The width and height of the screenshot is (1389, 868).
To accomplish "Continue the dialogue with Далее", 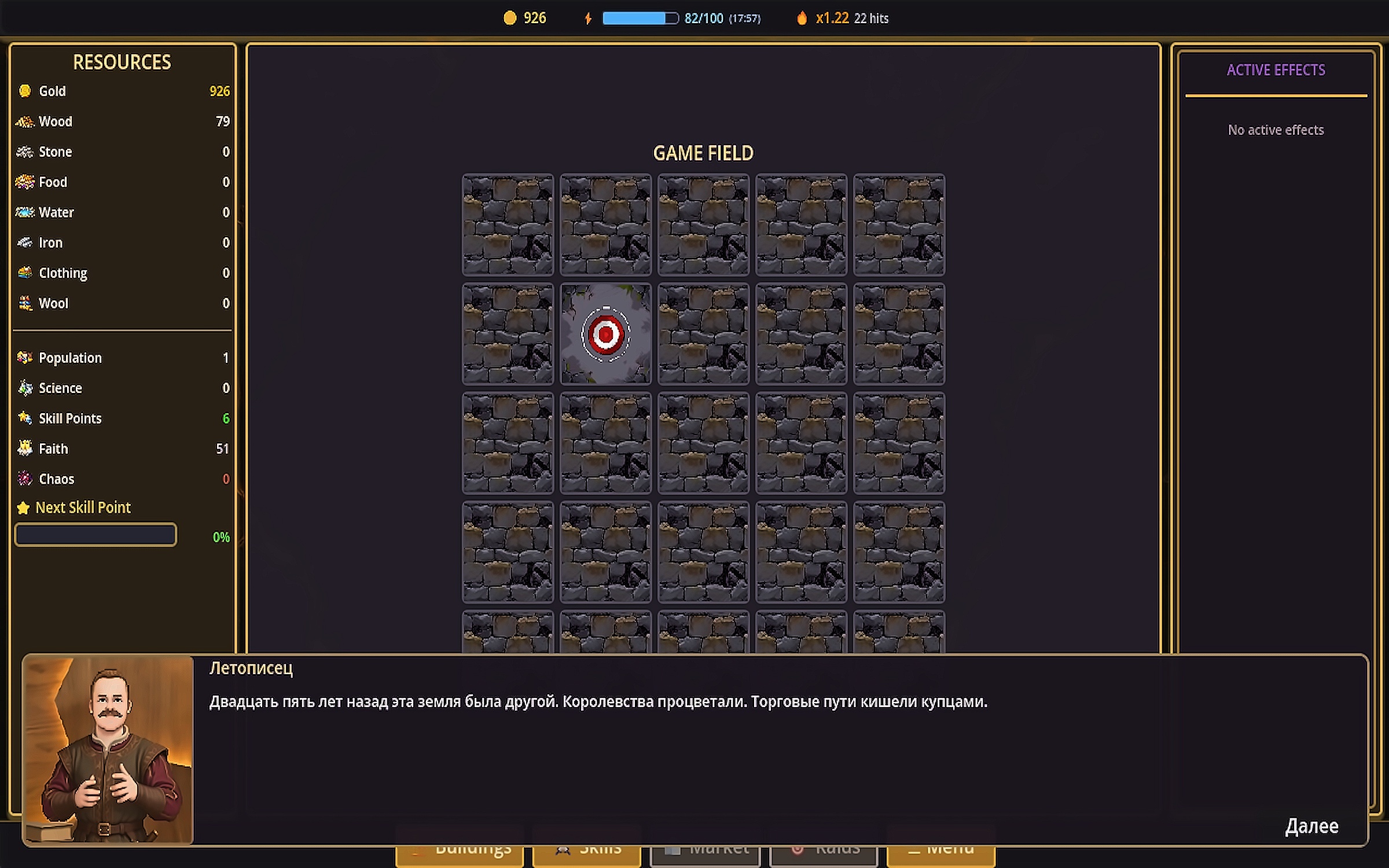I will tap(1311, 826).
